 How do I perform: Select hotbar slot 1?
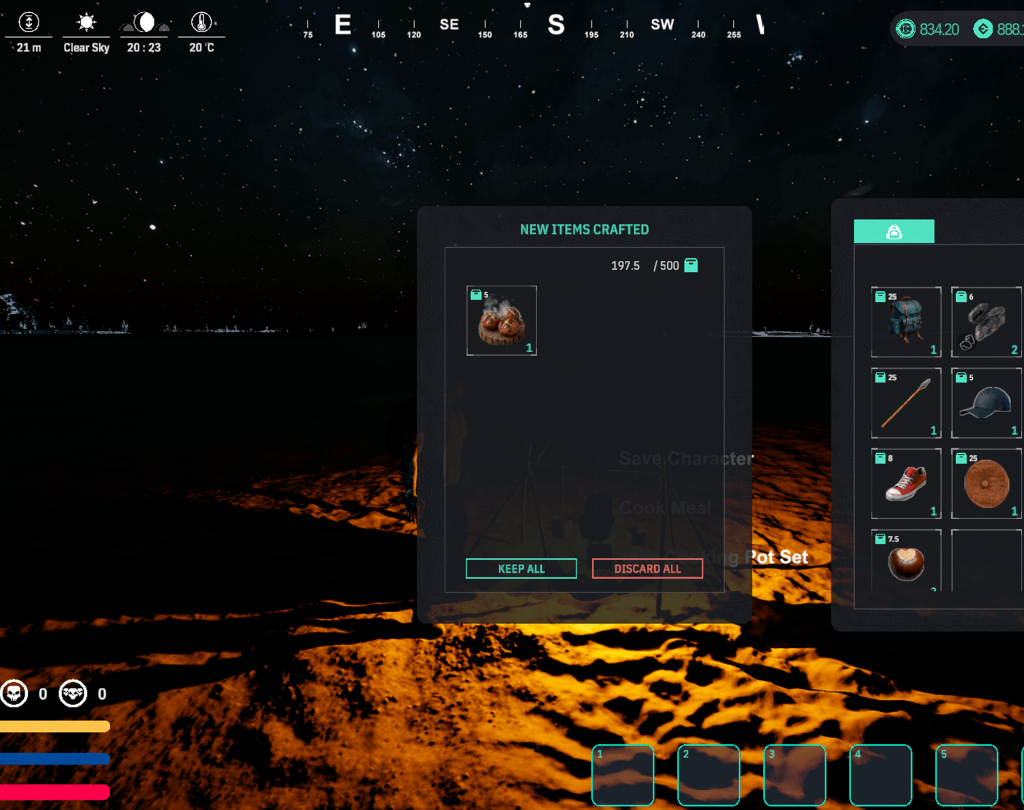click(x=622, y=775)
